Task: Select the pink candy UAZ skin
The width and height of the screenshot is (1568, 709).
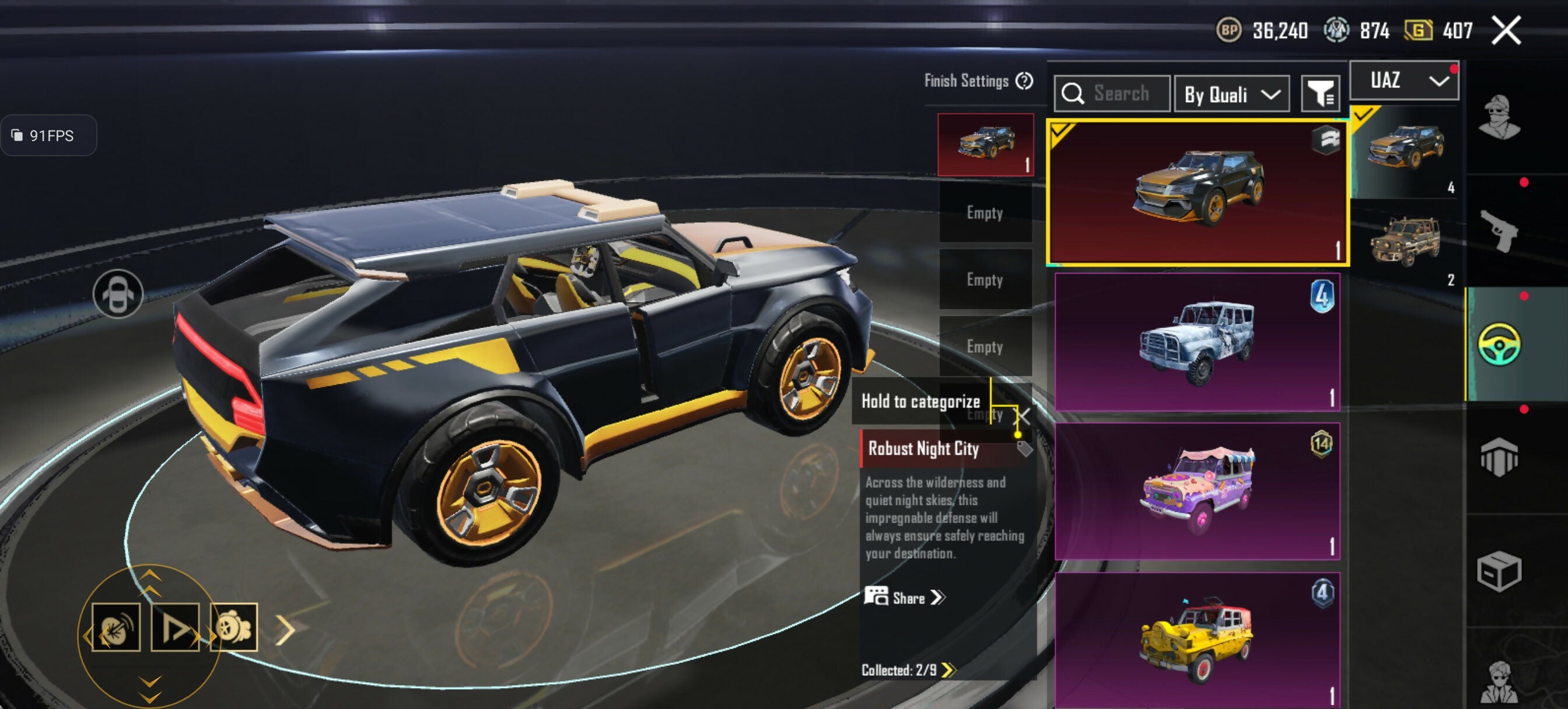Action: pos(1196,491)
